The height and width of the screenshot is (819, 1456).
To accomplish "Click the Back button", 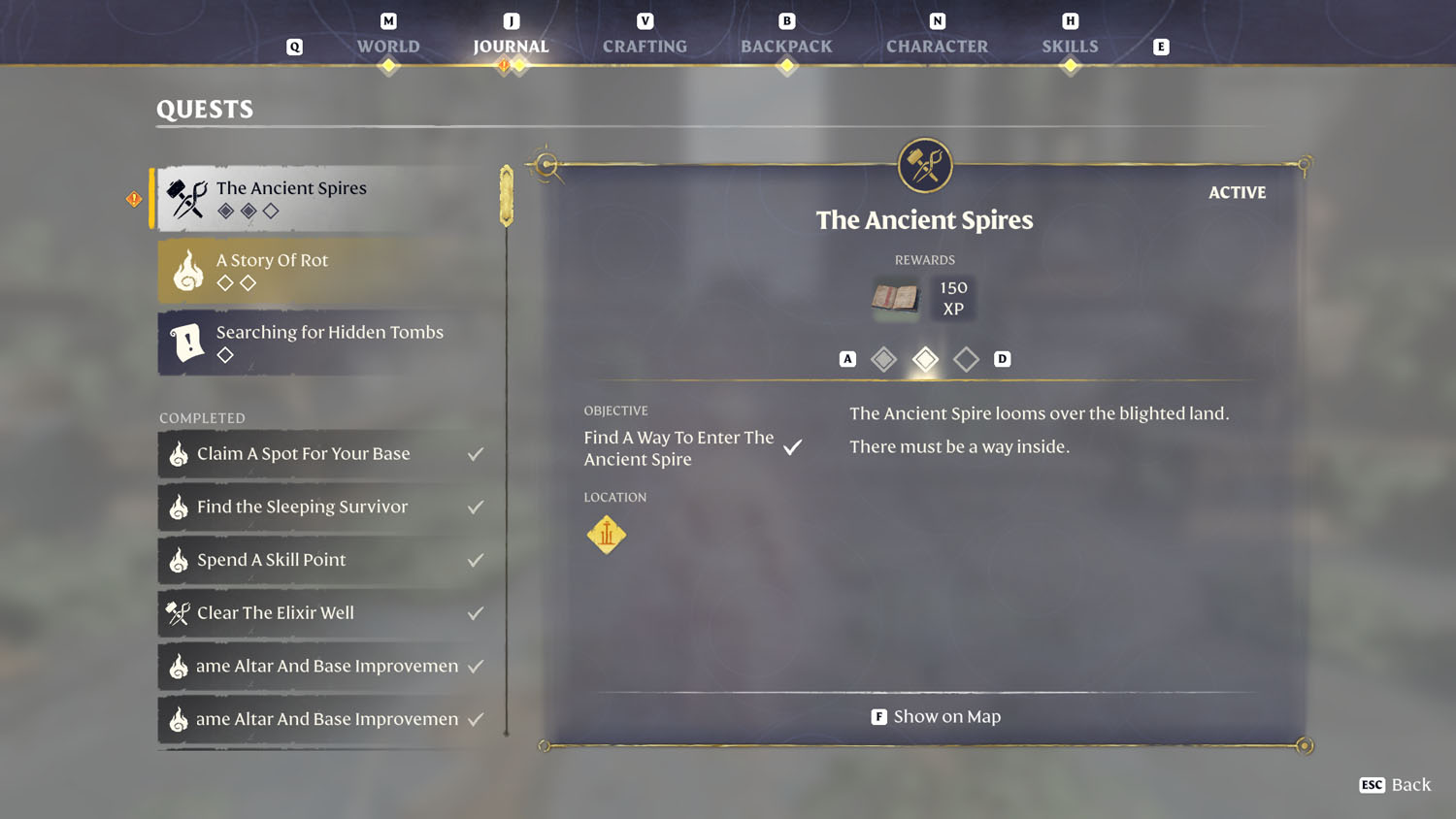I will coord(1396,784).
